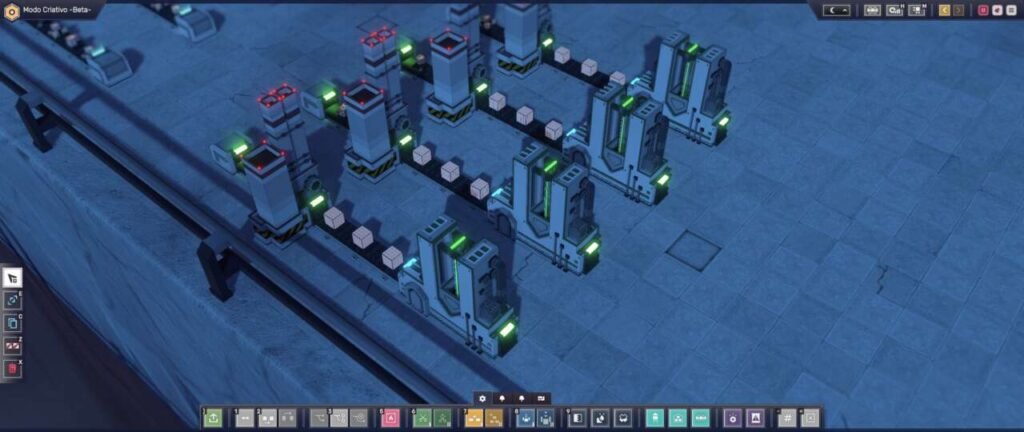The width and height of the screenshot is (1024, 432).
Task: Select the green upload building slot
Action: (x=213, y=418)
